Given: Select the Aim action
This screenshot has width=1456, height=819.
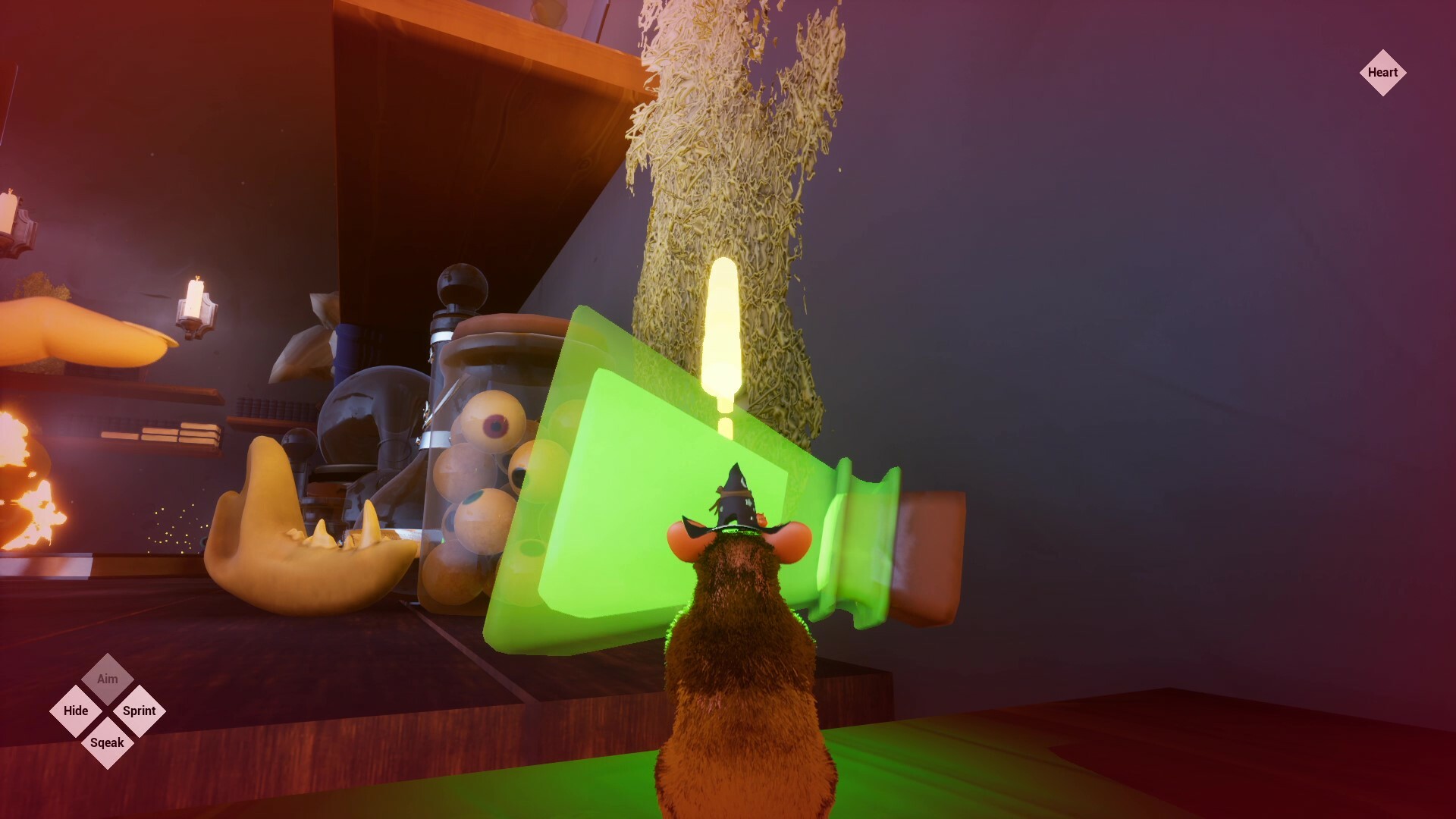Looking at the screenshot, I should 107,679.
